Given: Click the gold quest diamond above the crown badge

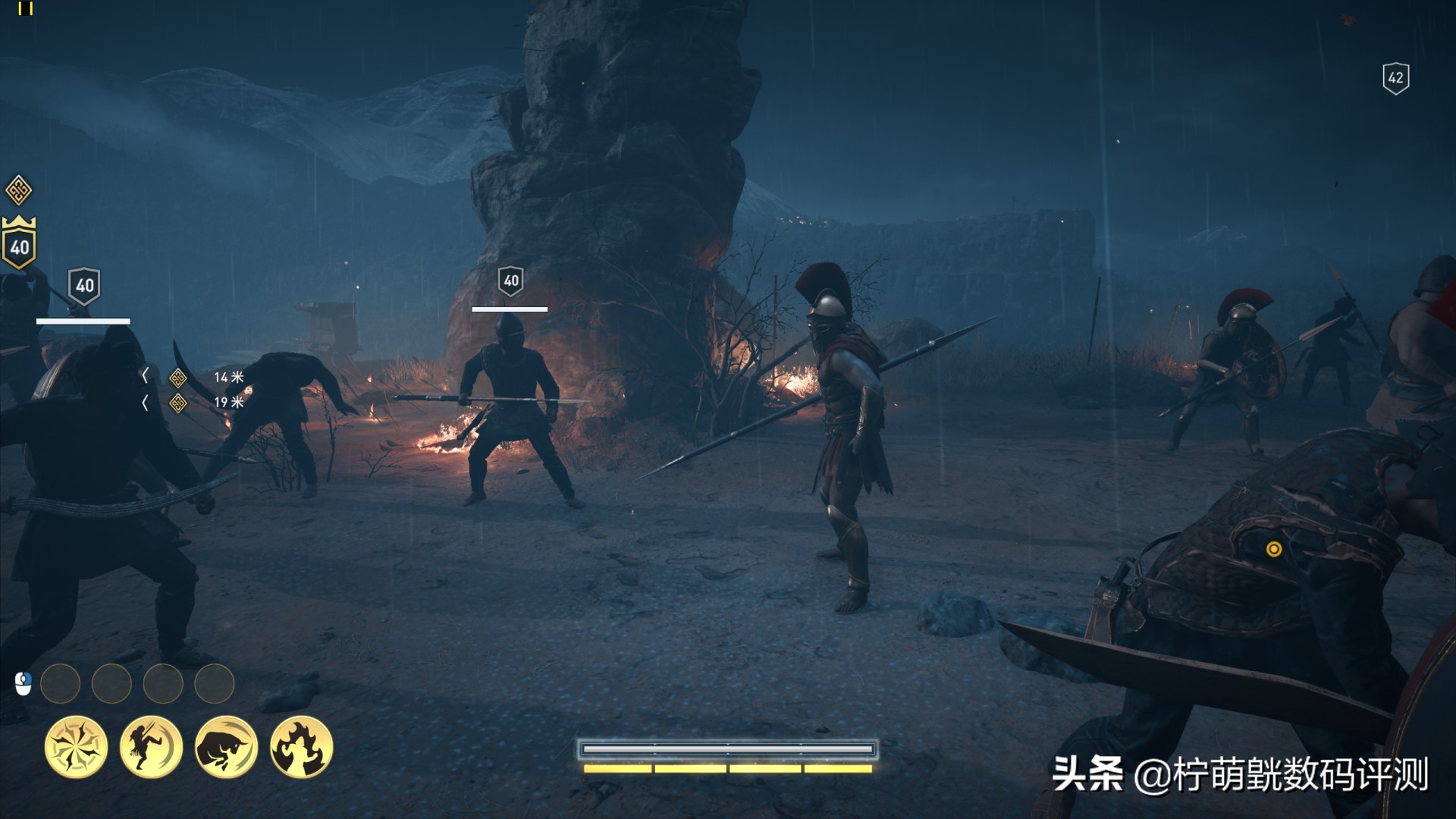Looking at the screenshot, I should click(x=19, y=190).
